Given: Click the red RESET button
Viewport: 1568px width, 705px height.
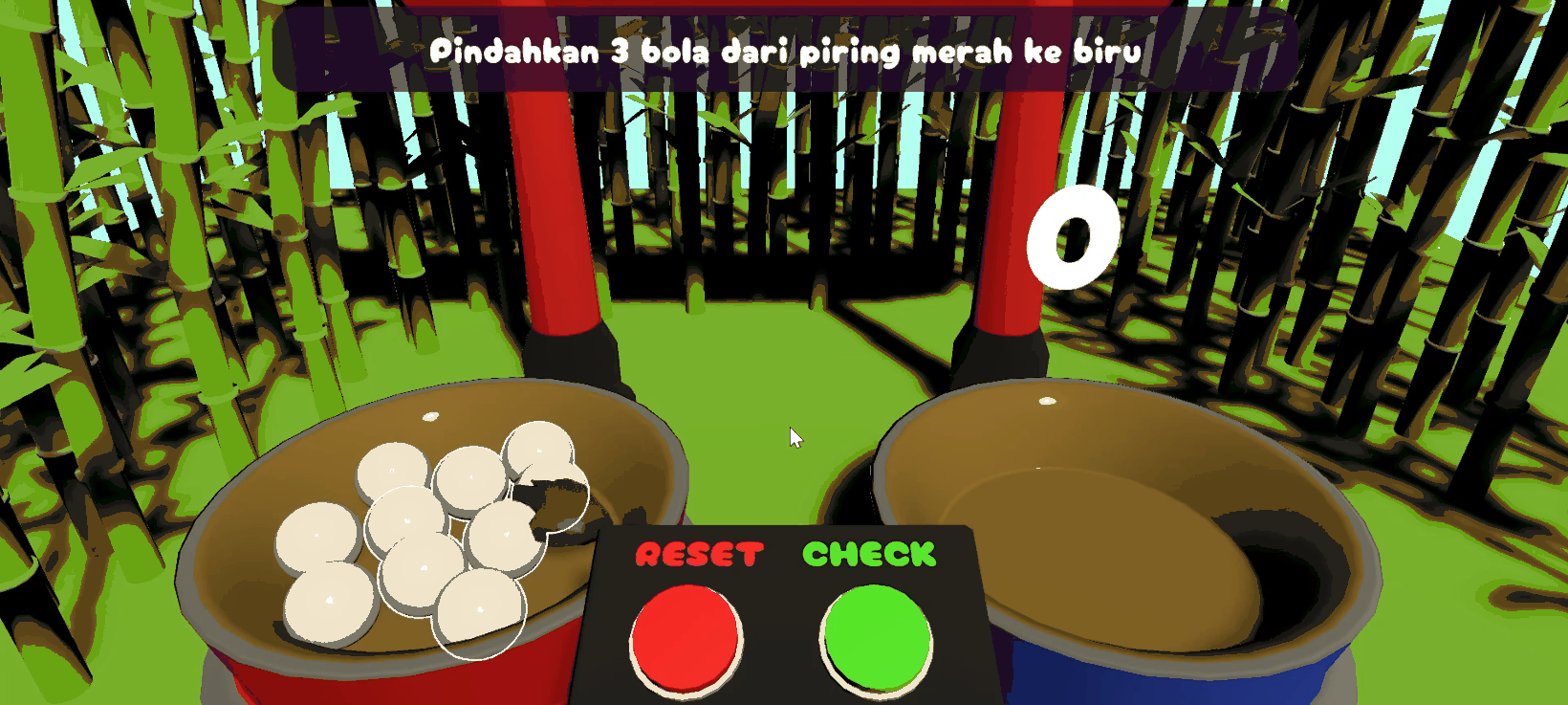Looking at the screenshot, I should [x=685, y=634].
